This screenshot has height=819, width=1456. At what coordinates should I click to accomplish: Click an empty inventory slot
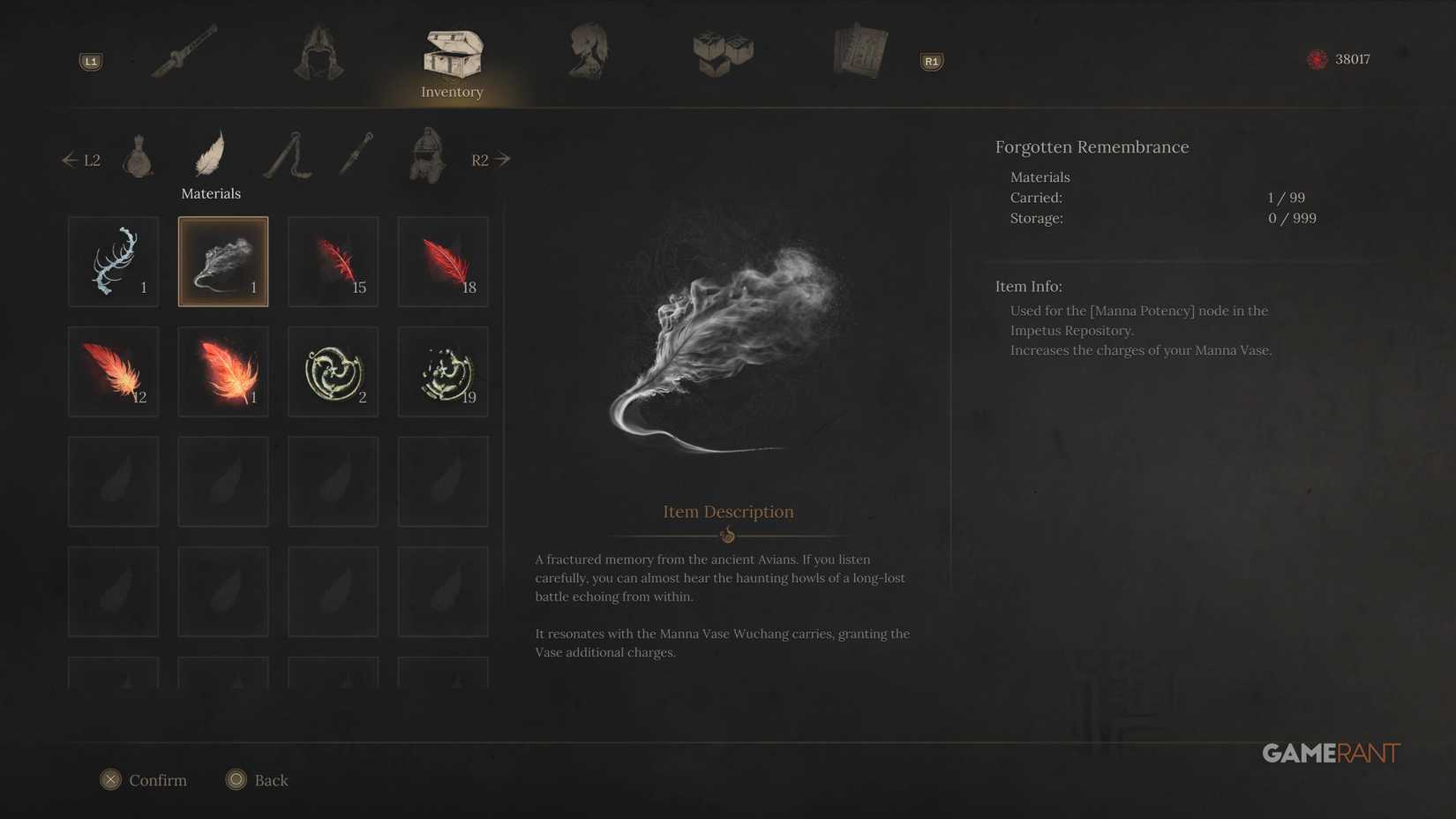pos(113,481)
